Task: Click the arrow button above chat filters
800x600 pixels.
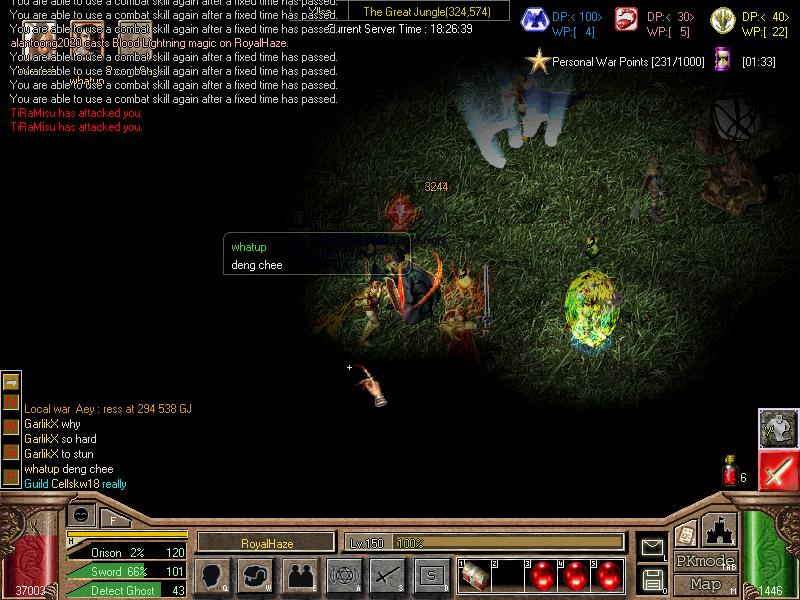Action: [x=11, y=381]
